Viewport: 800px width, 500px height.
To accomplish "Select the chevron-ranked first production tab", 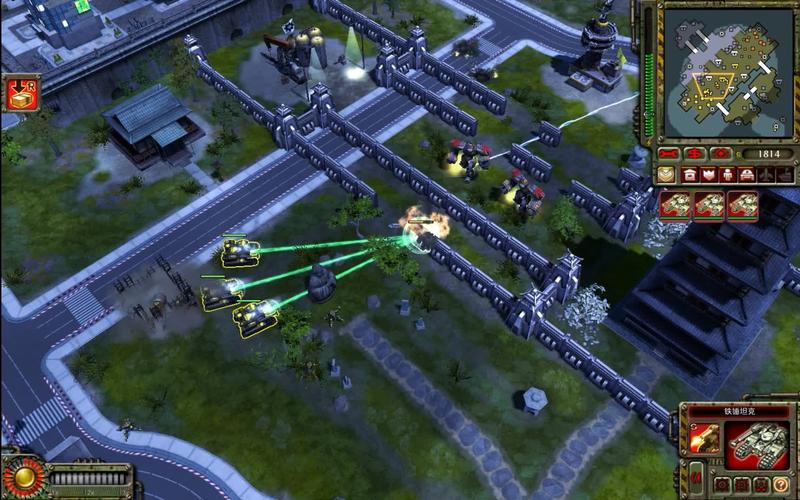I will click(667, 175).
